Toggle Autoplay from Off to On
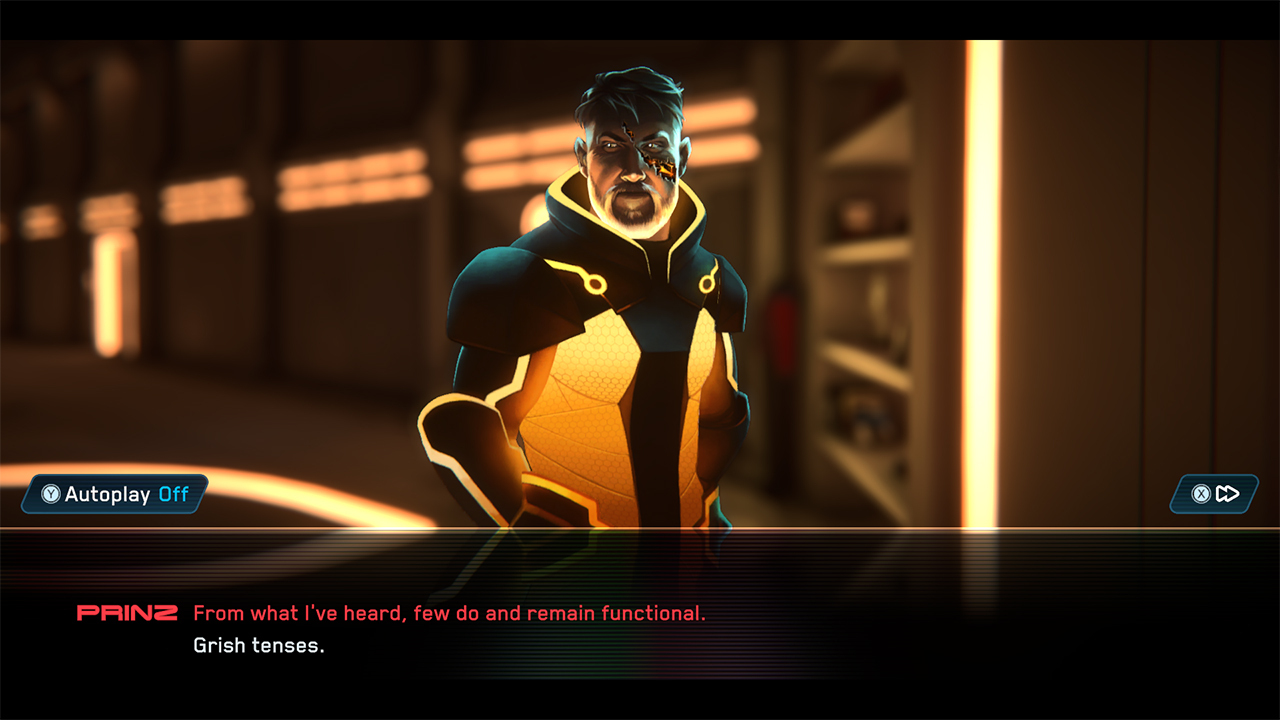Screen dimensions: 1280x720 click(113, 494)
